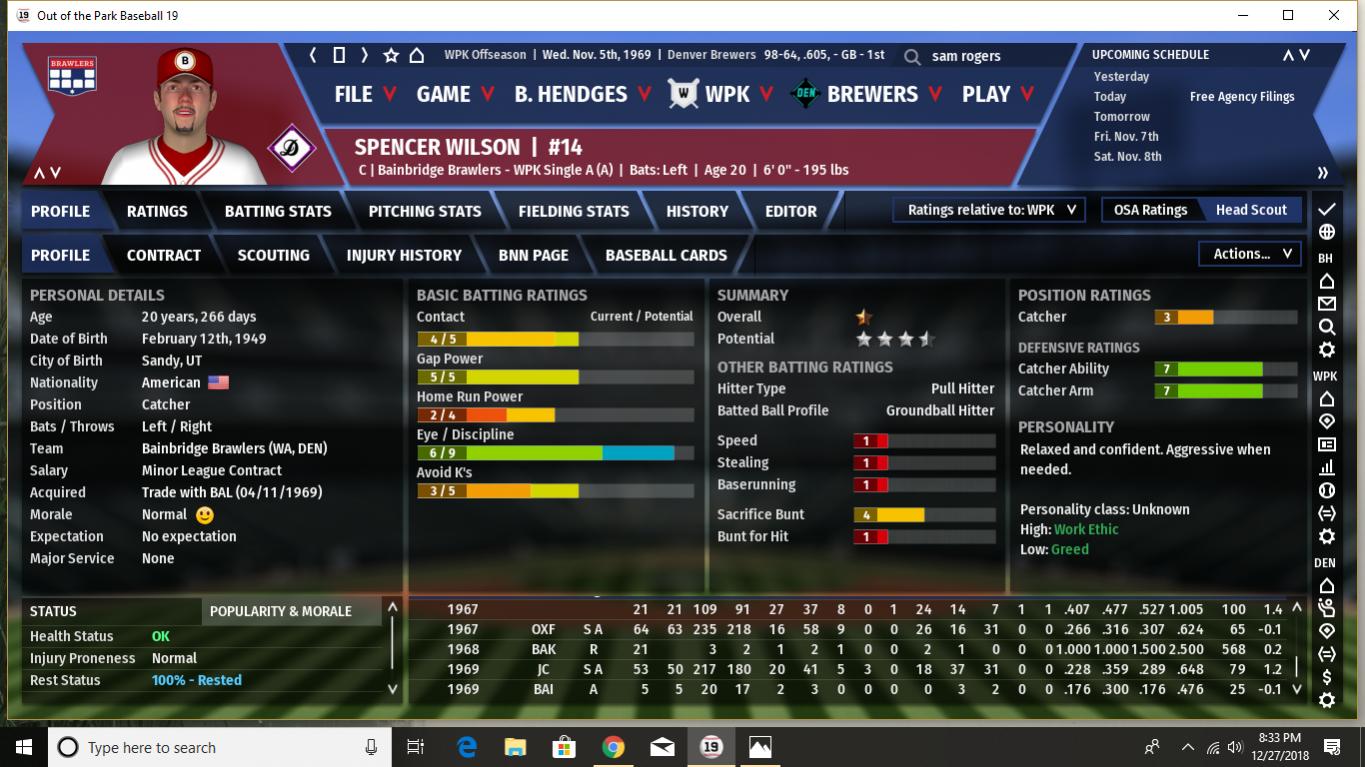
Task: Open the player EDITOR tab
Action: 791,211
